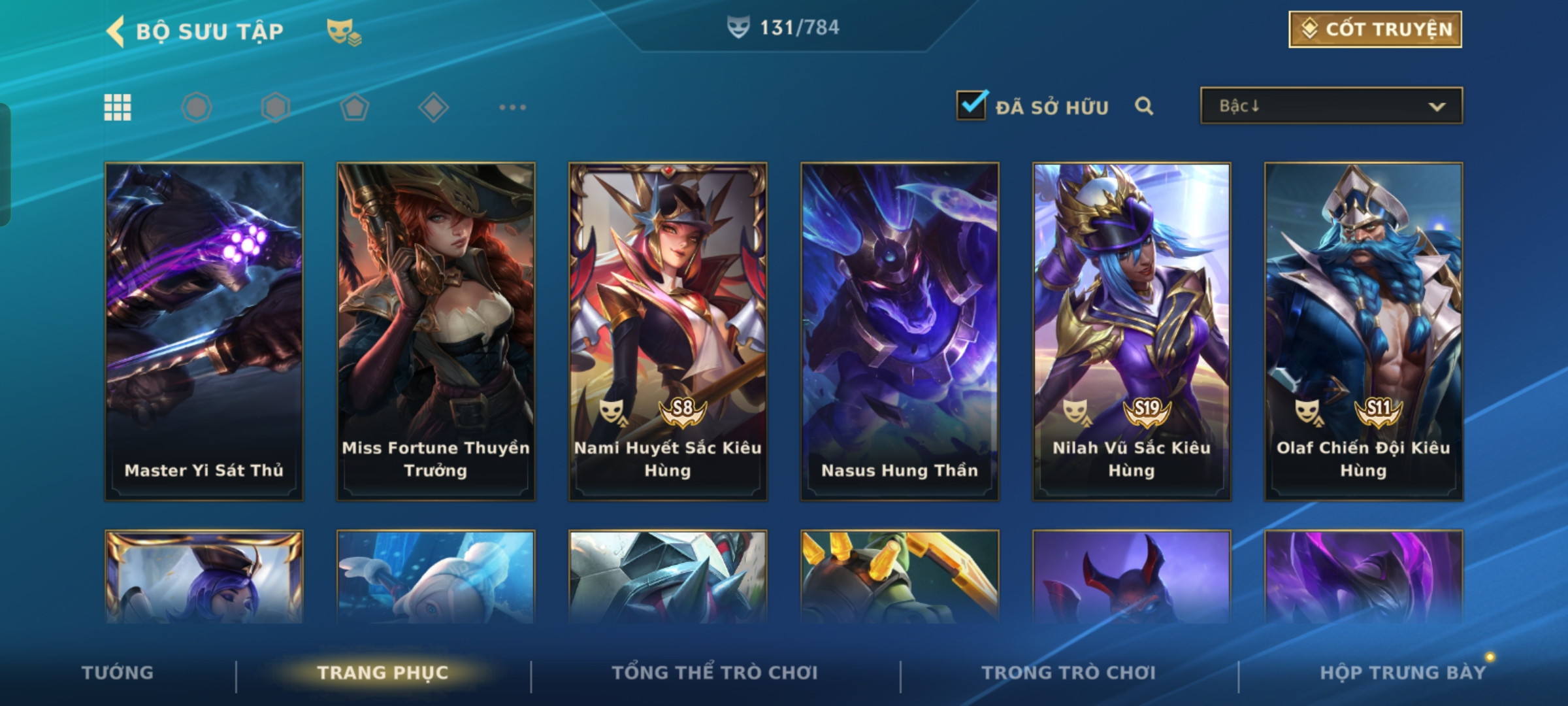Select the grid all-skins filter
The height and width of the screenshot is (706, 1568).
(118, 107)
